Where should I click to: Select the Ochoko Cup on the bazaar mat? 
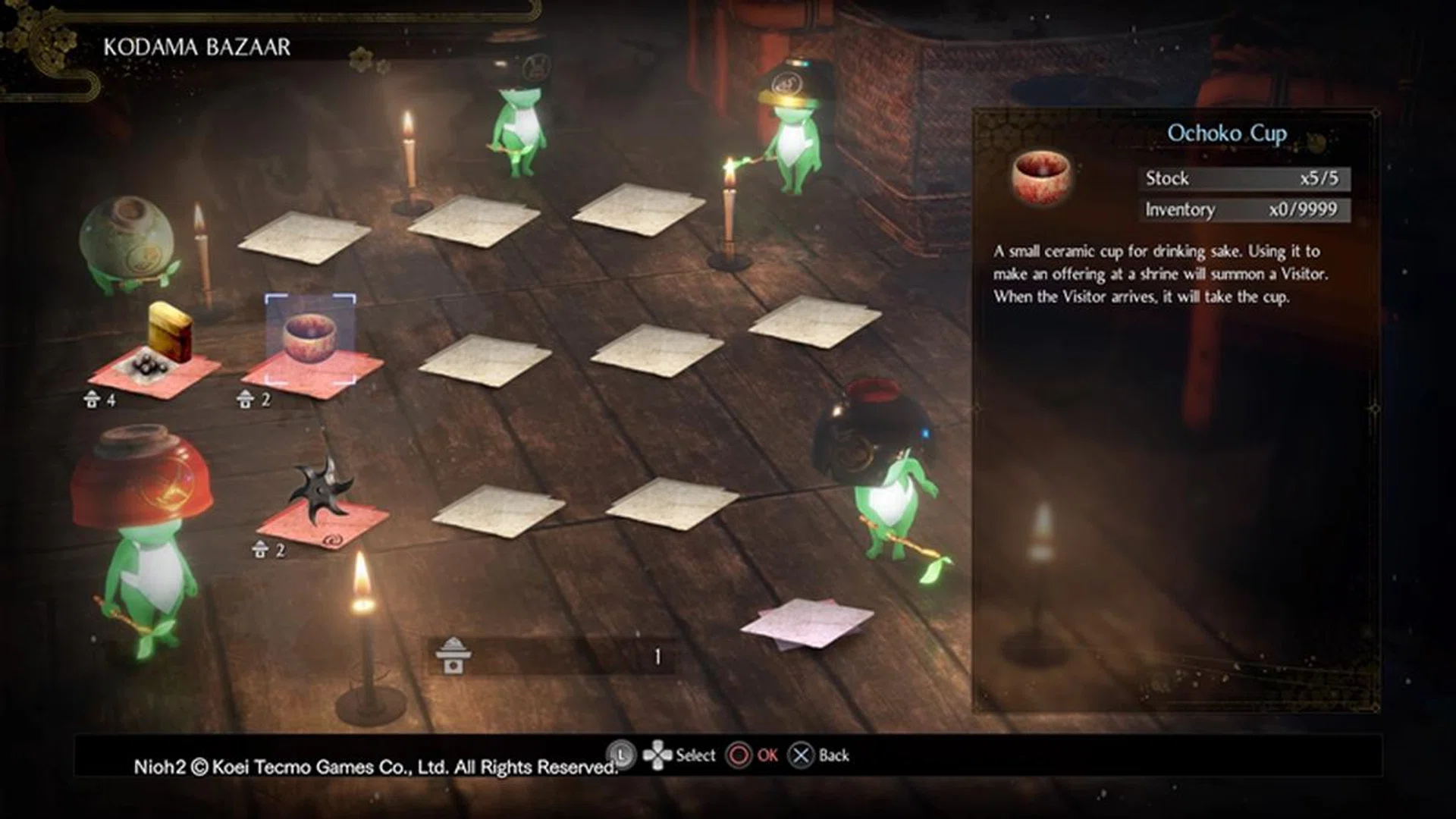[x=310, y=338]
